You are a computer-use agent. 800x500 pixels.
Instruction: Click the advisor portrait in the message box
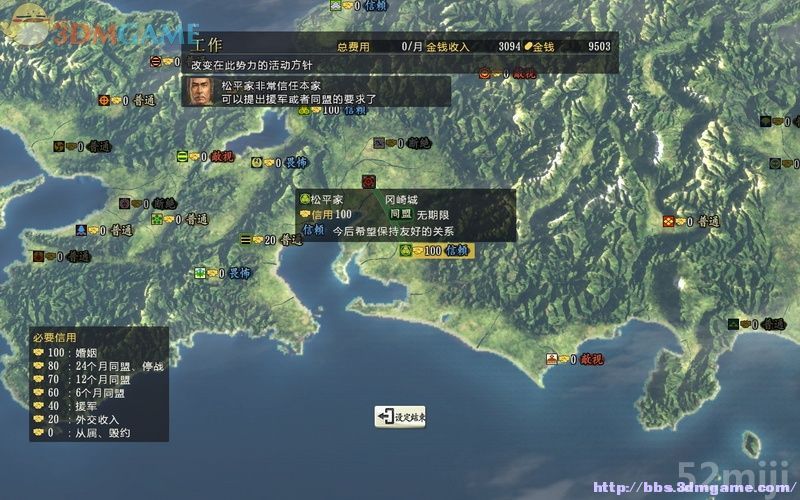[199, 92]
